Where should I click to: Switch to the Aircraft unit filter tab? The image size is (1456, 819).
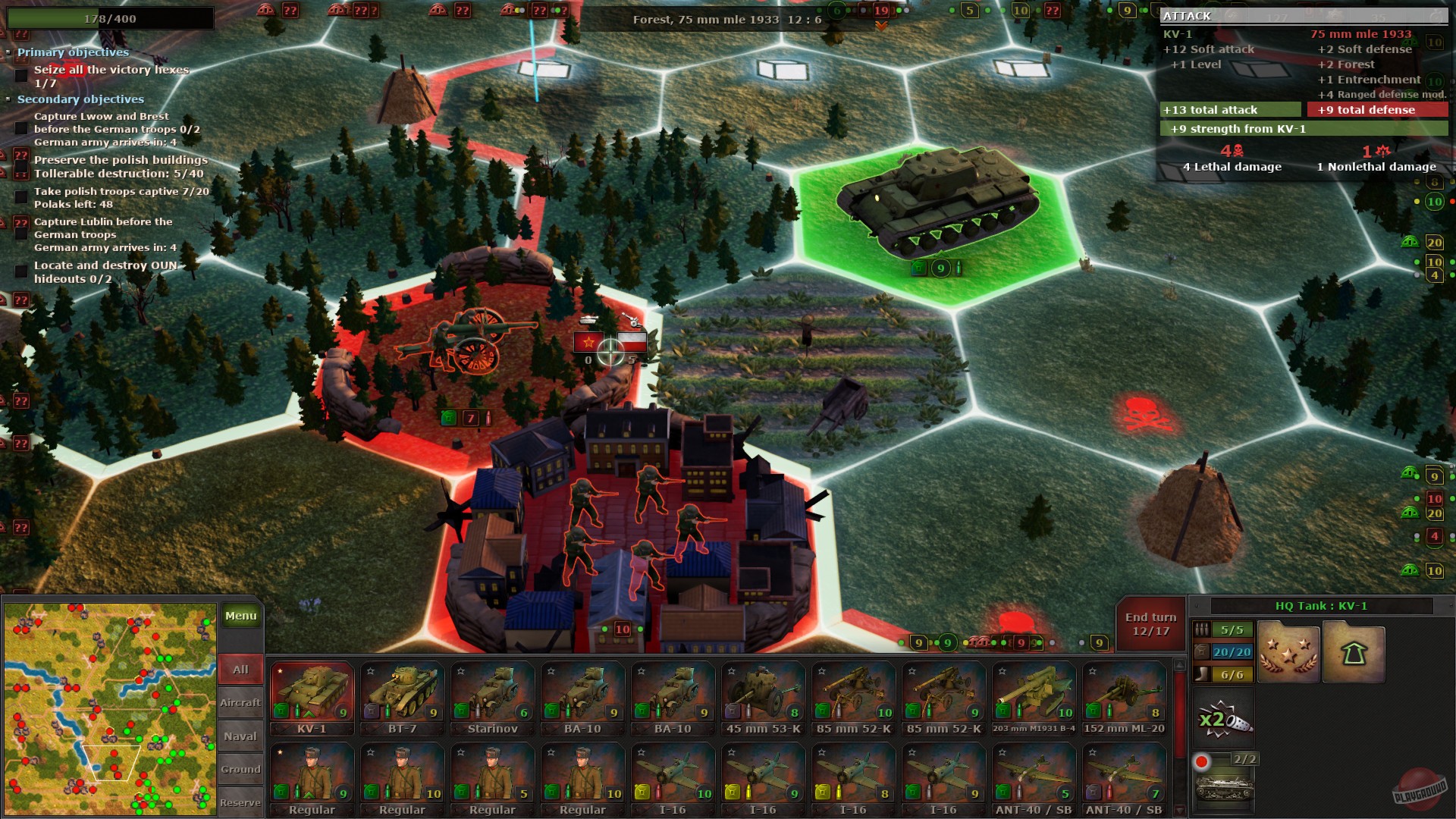tap(240, 702)
